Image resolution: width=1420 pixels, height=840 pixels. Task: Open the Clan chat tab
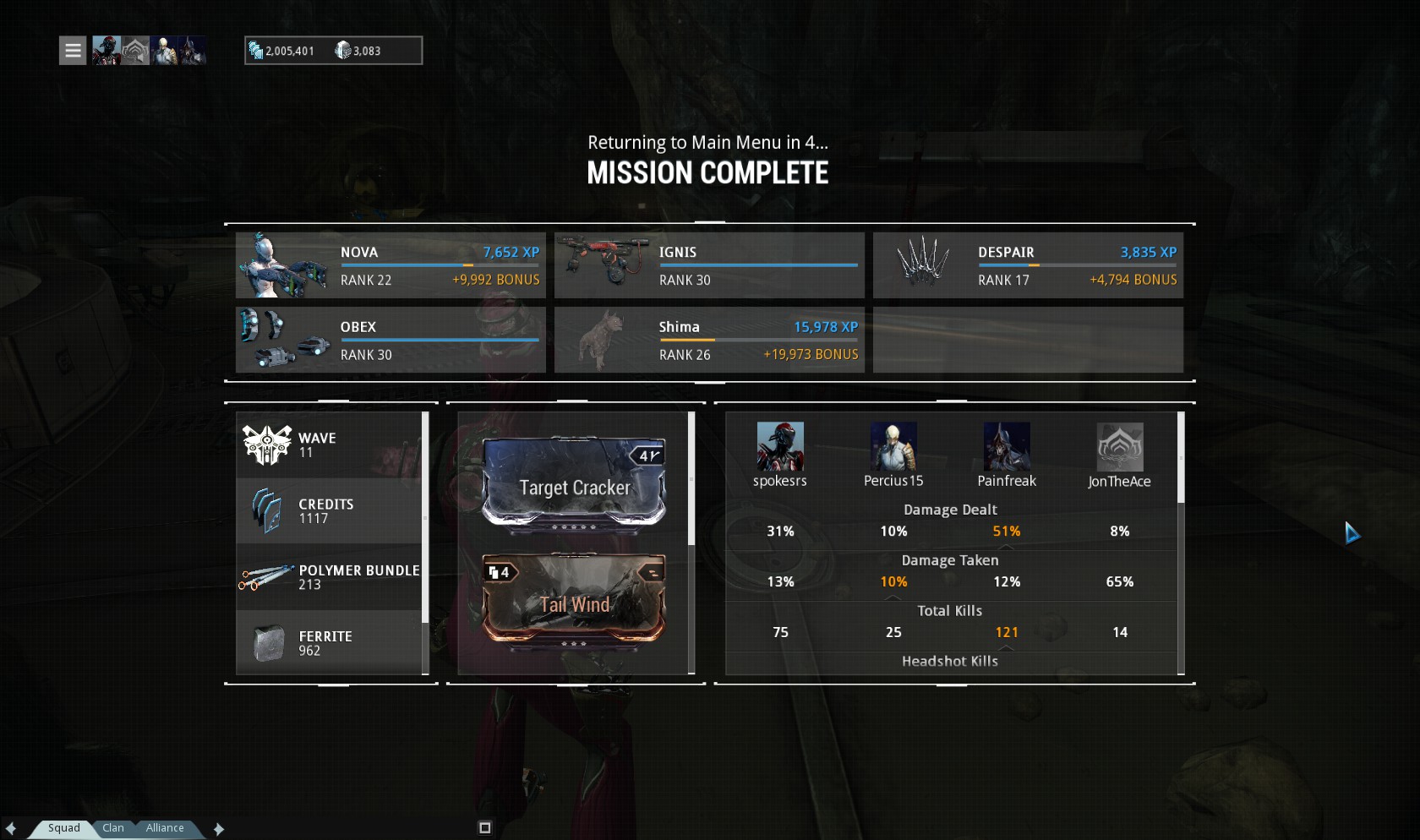(x=113, y=828)
